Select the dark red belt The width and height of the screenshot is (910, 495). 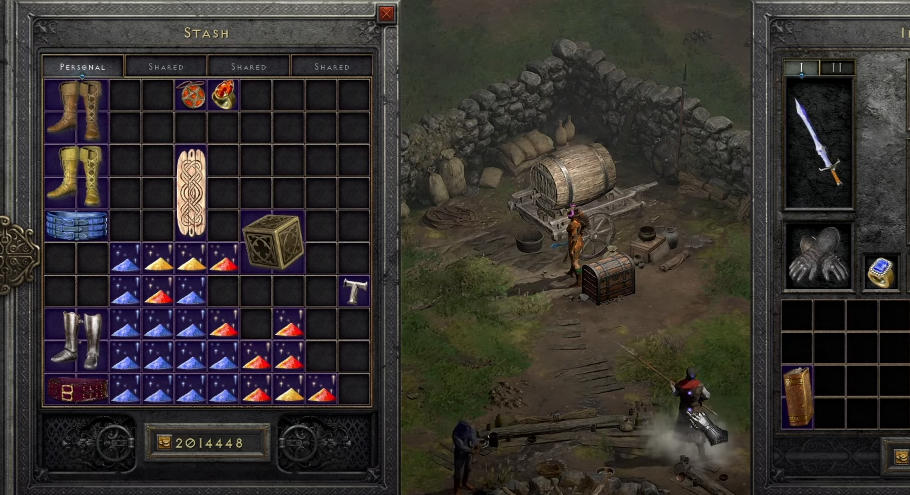click(76, 388)
